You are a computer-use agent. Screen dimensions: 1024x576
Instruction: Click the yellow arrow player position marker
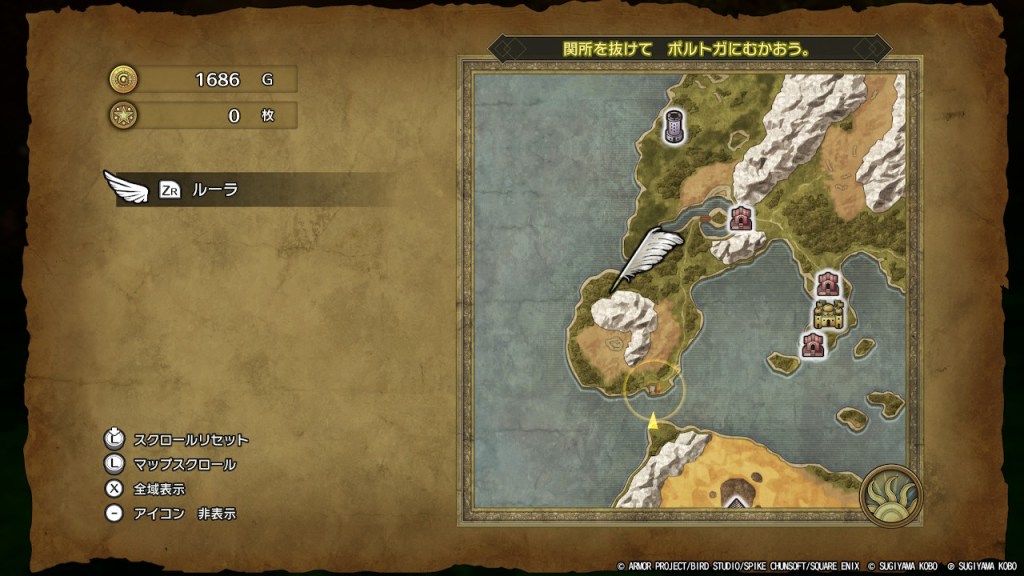click(653, 421)
